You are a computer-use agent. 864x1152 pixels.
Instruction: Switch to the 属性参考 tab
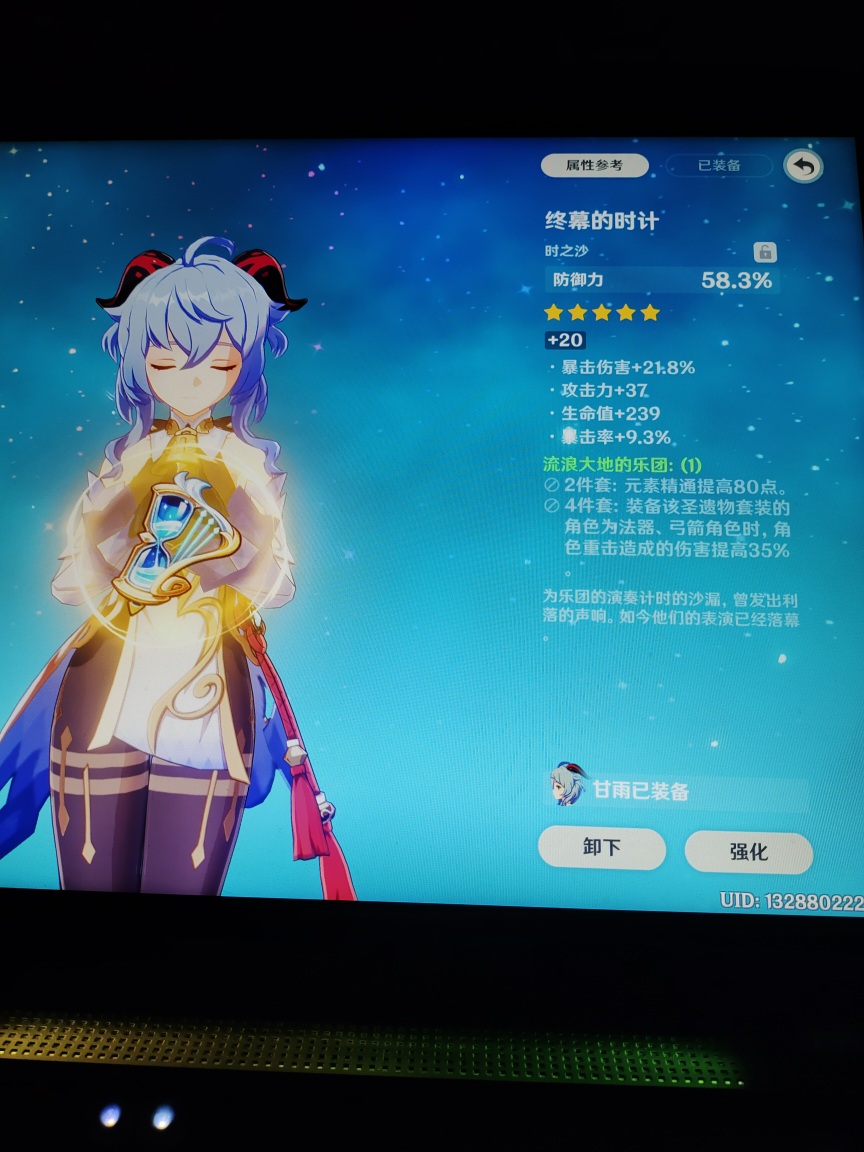594,165
